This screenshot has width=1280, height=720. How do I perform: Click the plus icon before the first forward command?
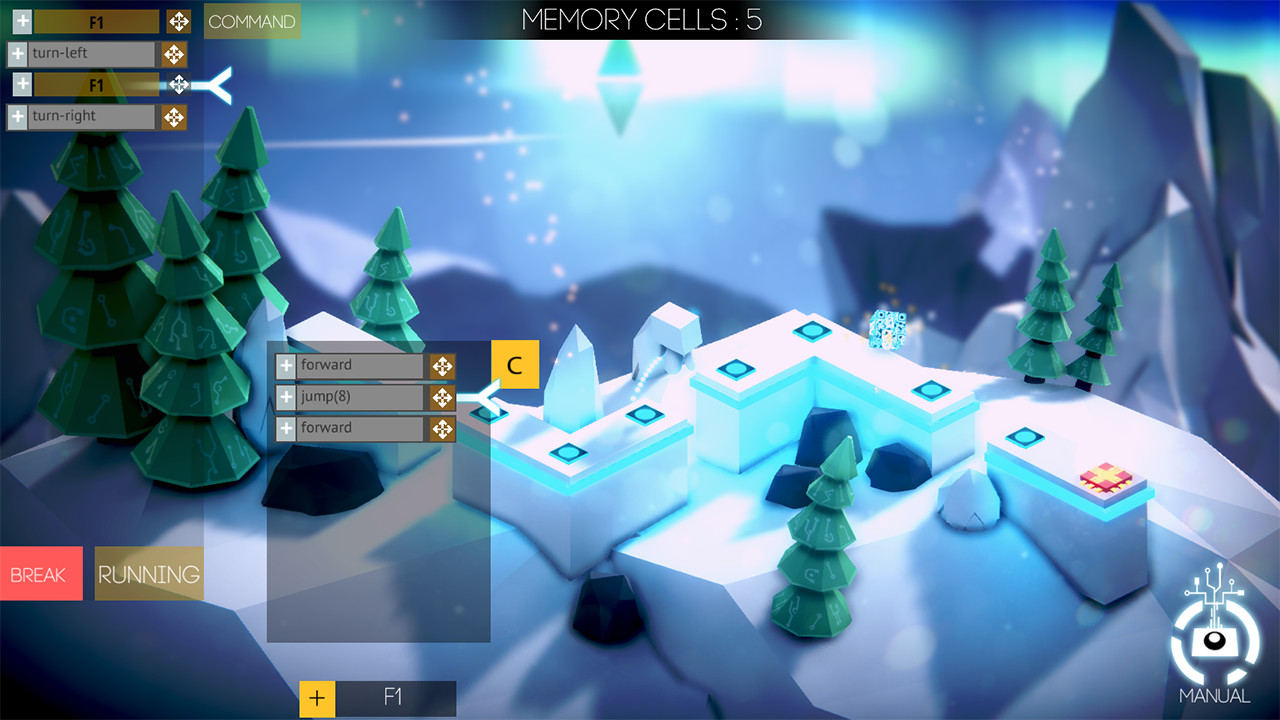click(x=286, y=365)
